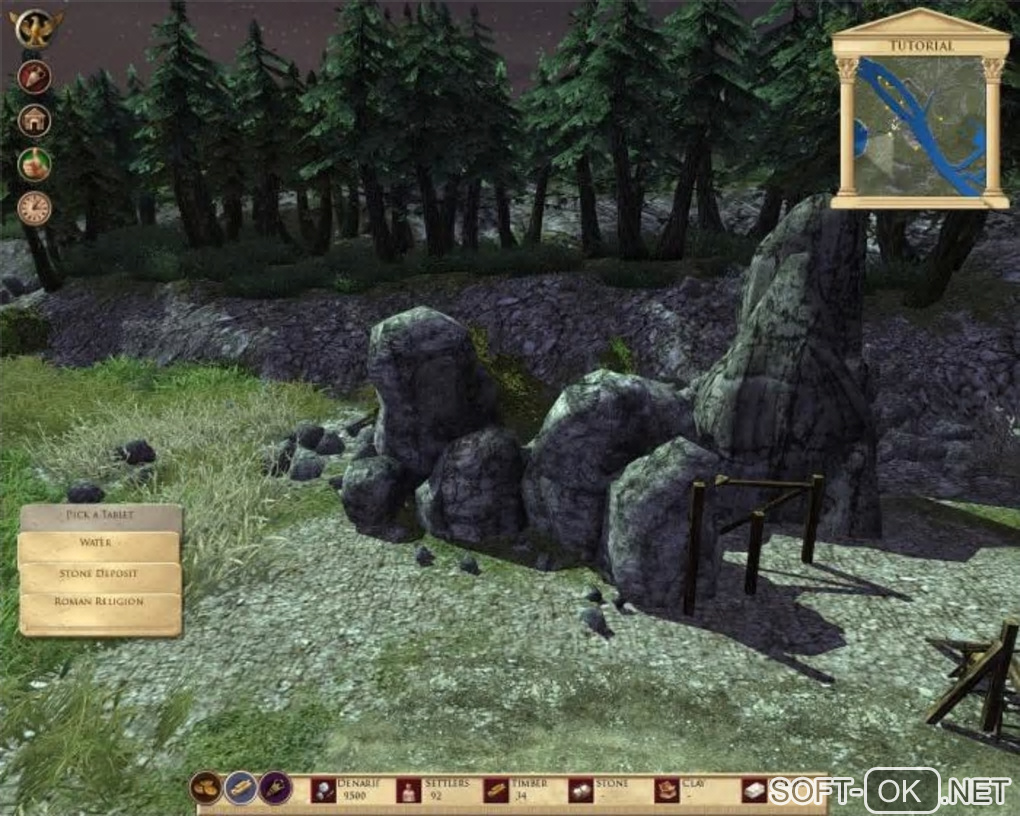Show the gold bar resources category
The image size is (1020, 816).
click(241, 789)
